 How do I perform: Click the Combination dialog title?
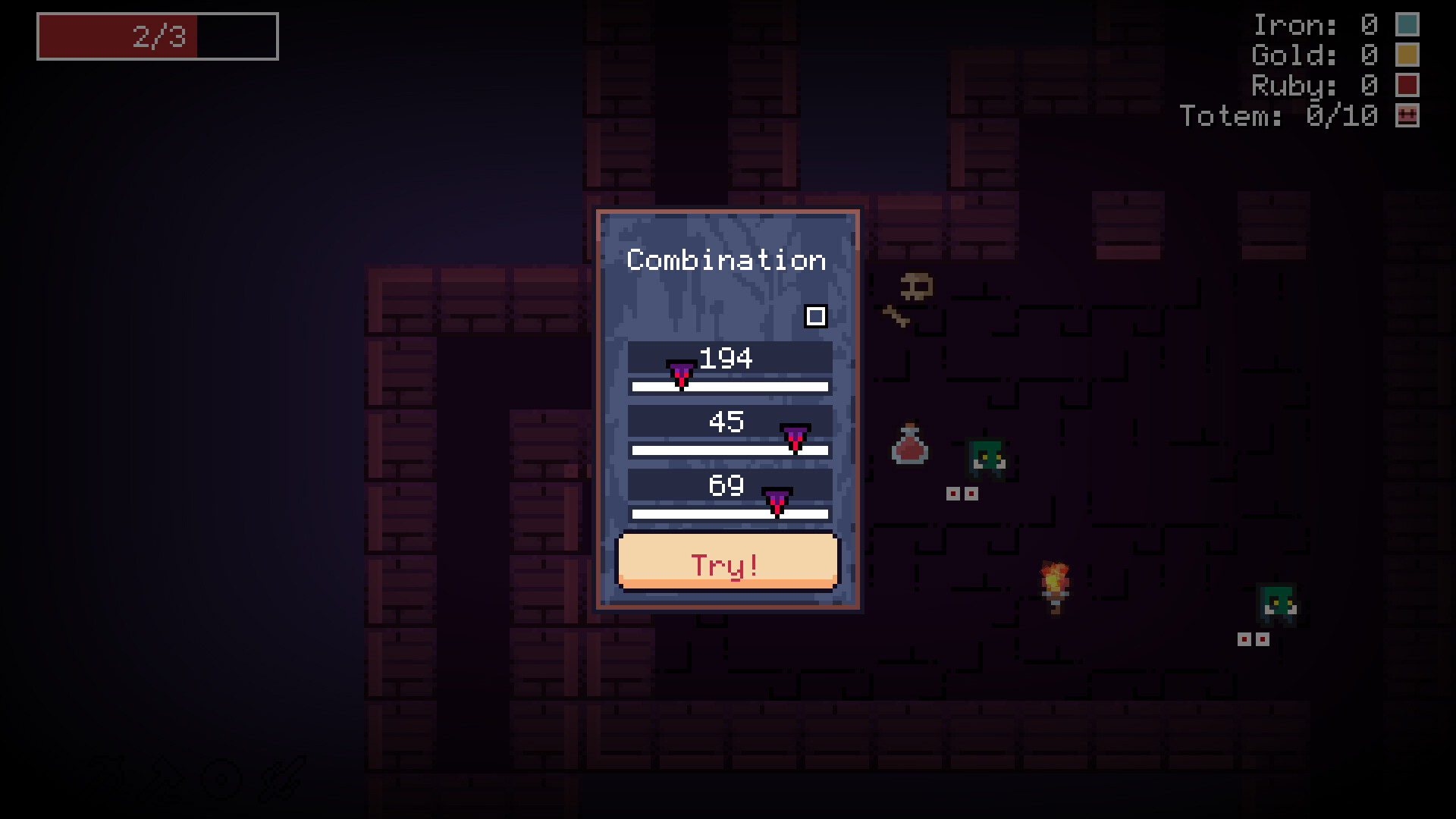click(726, 259)
